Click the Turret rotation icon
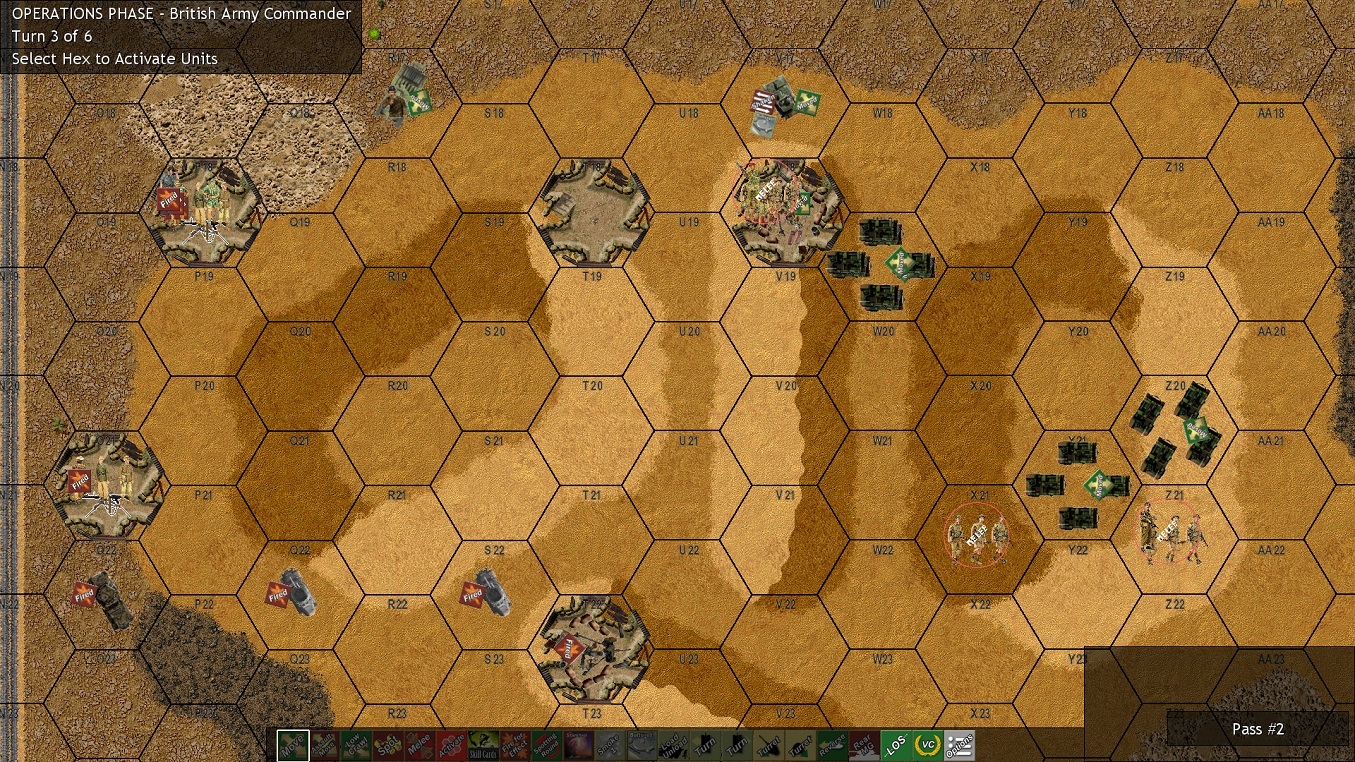Viewport: 1355px width, 762px height. click(768, 744)
